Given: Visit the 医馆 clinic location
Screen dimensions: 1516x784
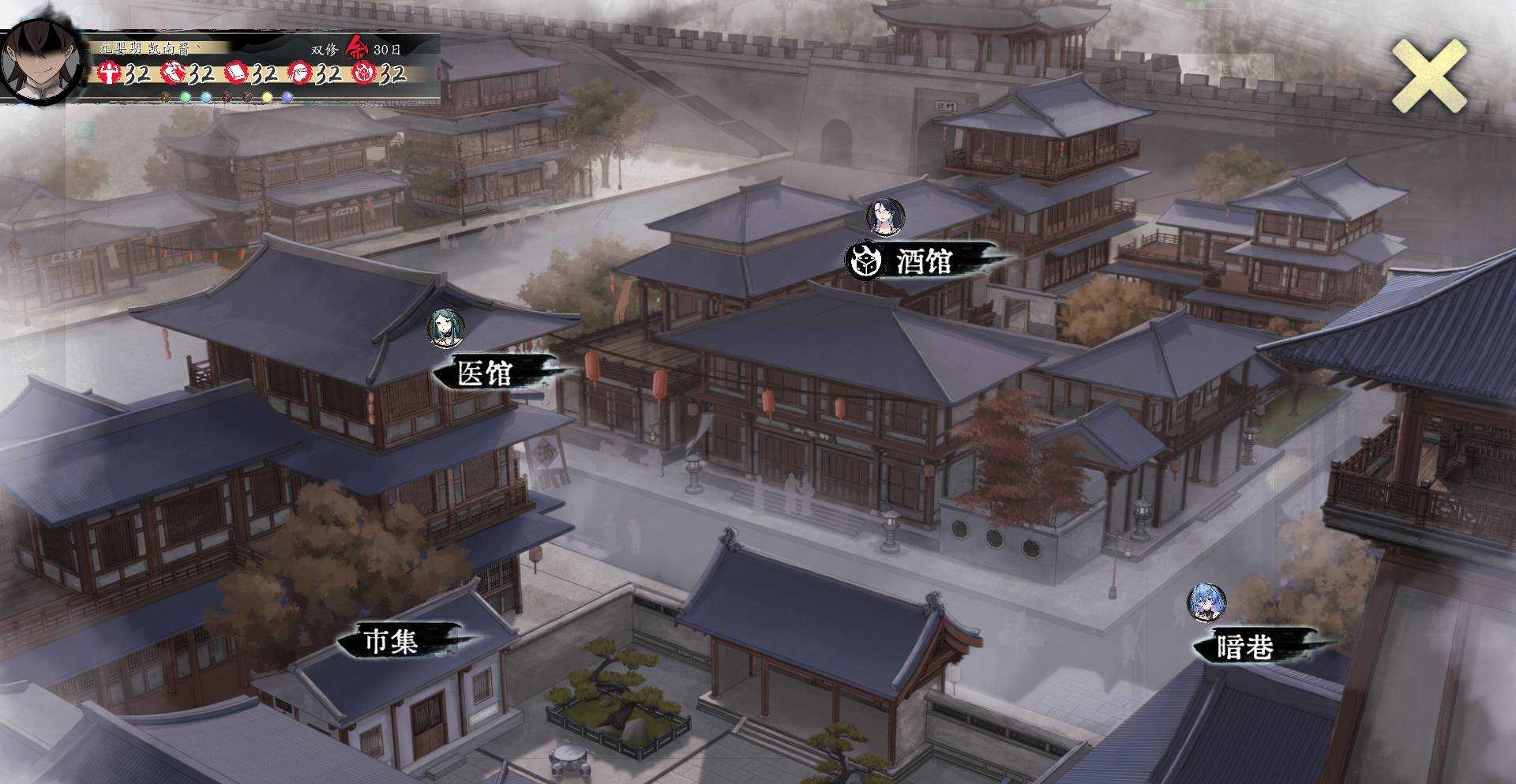Looking at the screenshot, I should click(486, 373).
